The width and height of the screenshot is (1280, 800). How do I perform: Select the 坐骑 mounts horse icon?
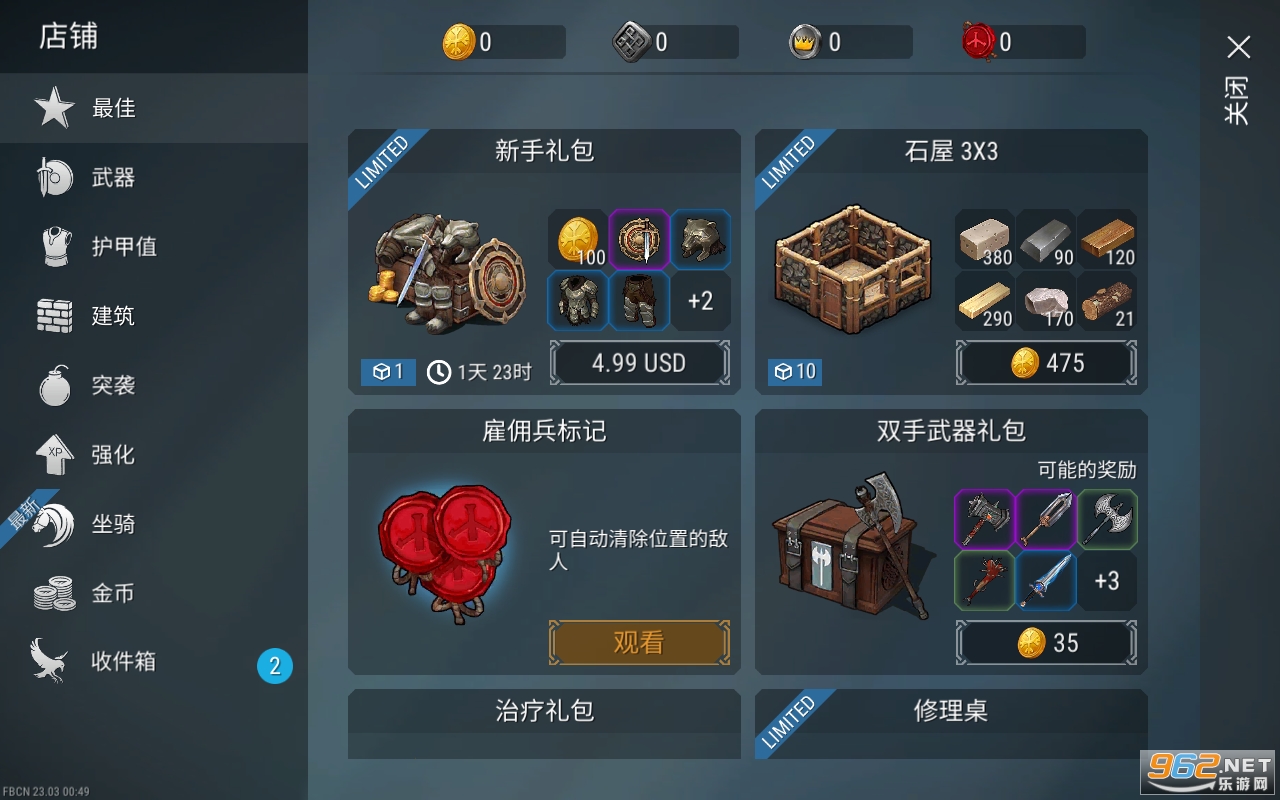55,523
